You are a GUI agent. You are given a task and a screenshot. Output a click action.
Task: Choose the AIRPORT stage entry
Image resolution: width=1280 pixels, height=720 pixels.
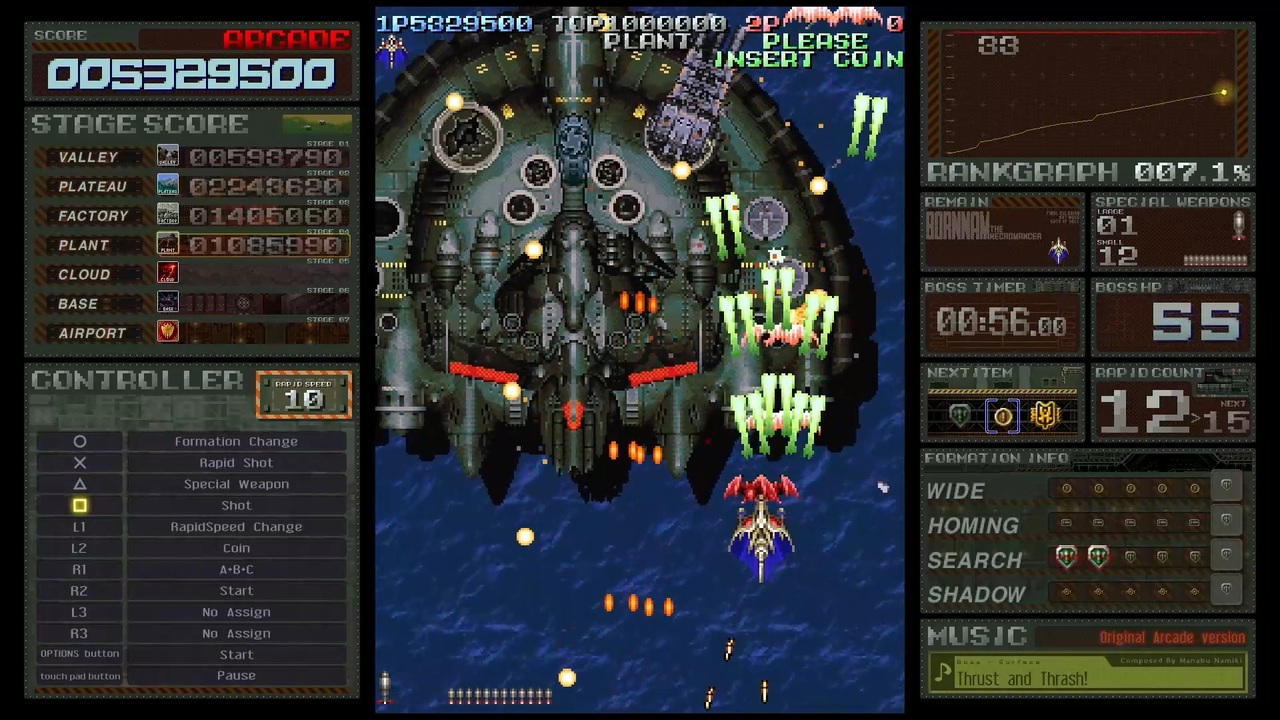[192, 332]
